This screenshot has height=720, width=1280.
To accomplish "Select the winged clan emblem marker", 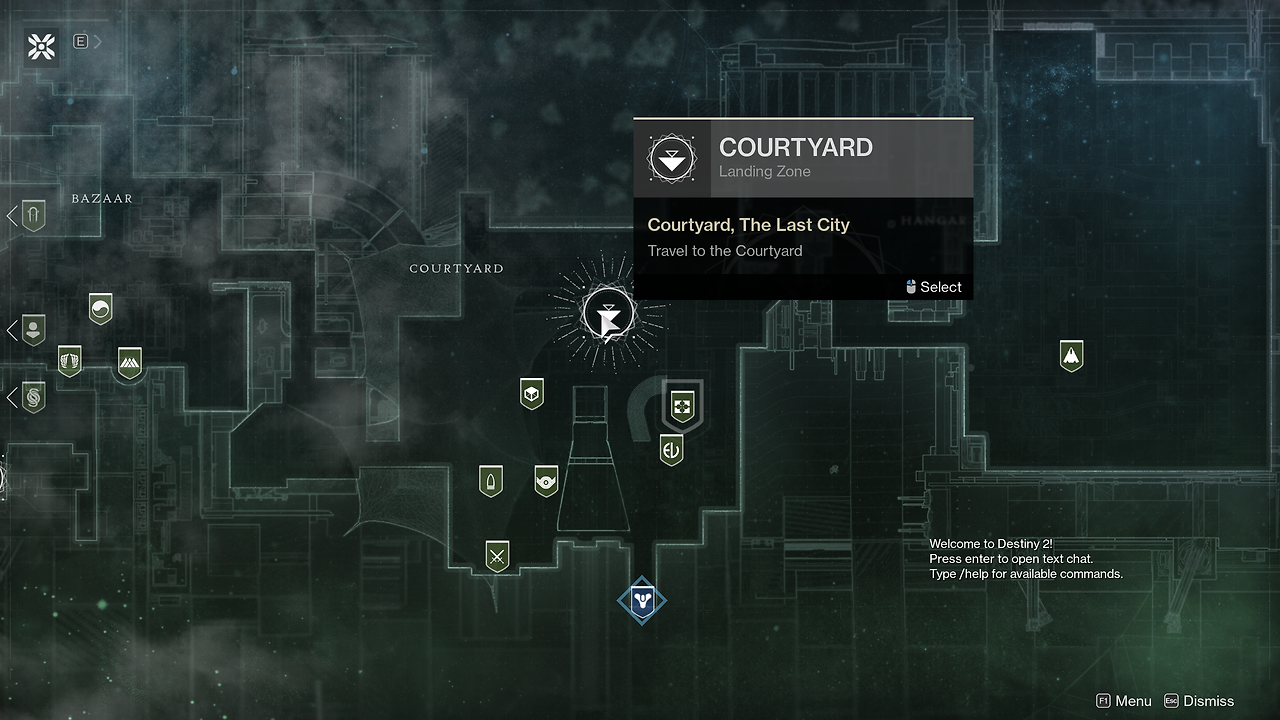I will 69,360.
